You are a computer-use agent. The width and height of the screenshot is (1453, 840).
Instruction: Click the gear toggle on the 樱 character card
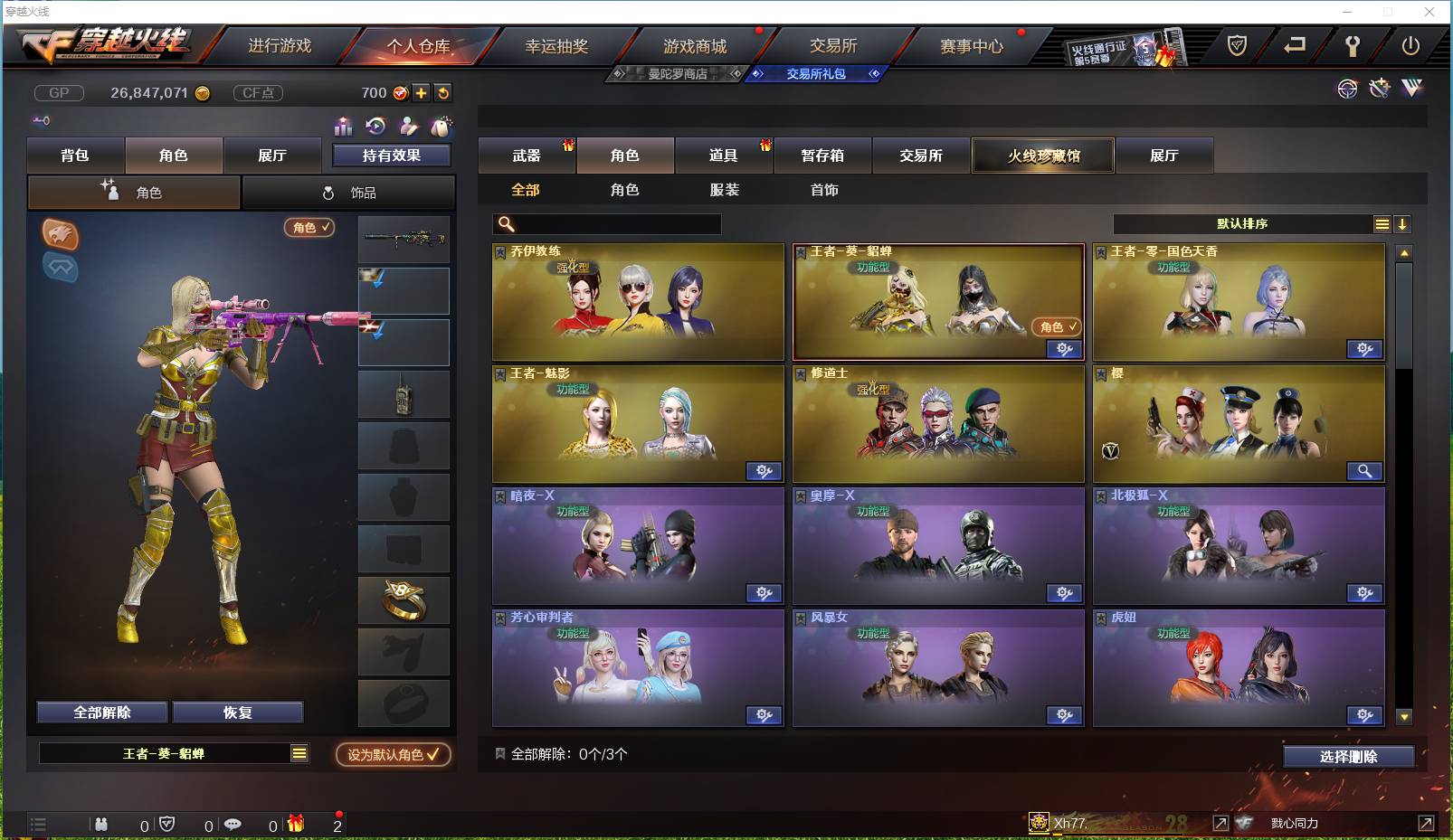pyautogui.click(x=1365, y=471)
